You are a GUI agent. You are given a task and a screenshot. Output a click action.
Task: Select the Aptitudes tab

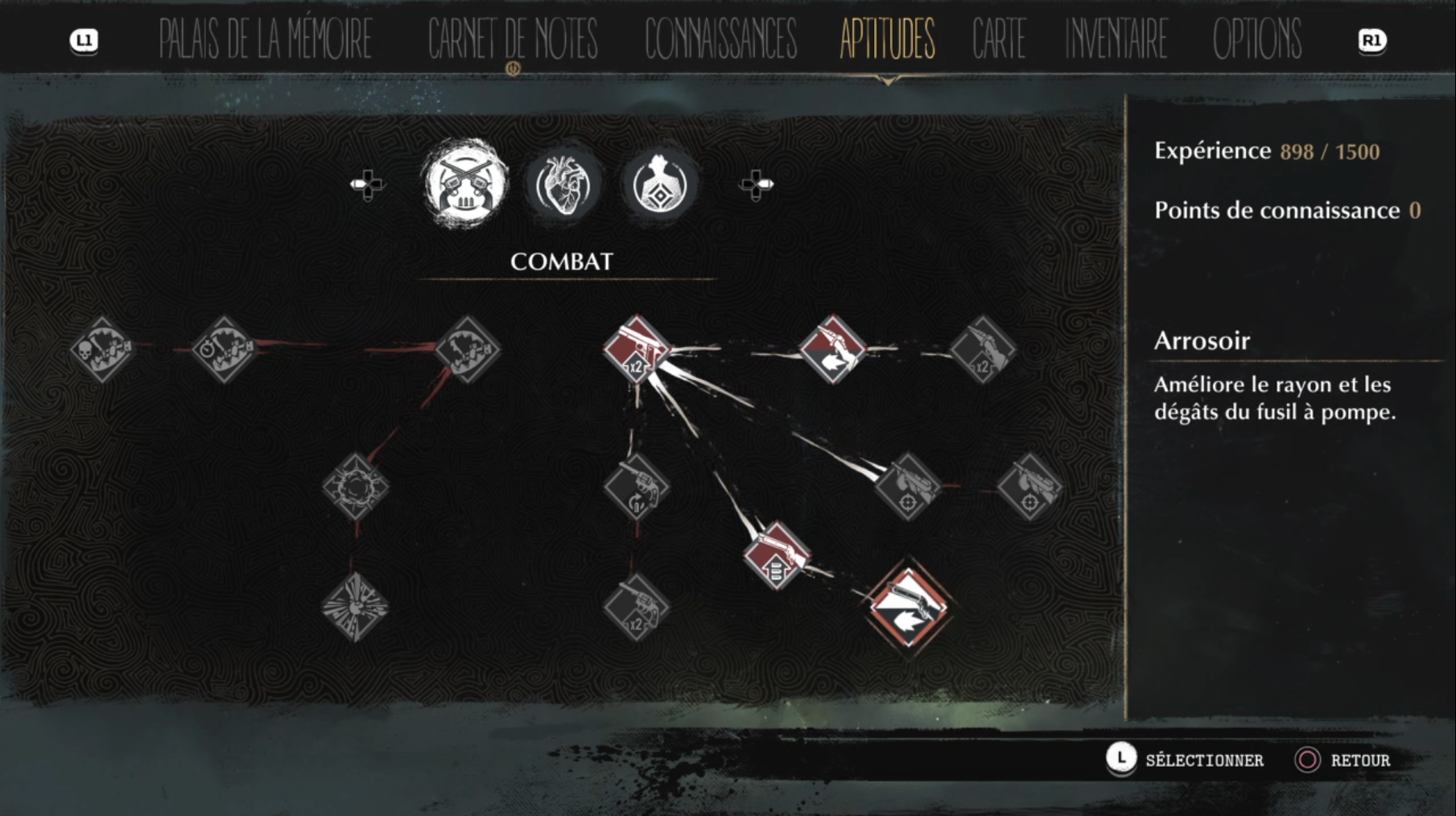click(x=887, y=38)
